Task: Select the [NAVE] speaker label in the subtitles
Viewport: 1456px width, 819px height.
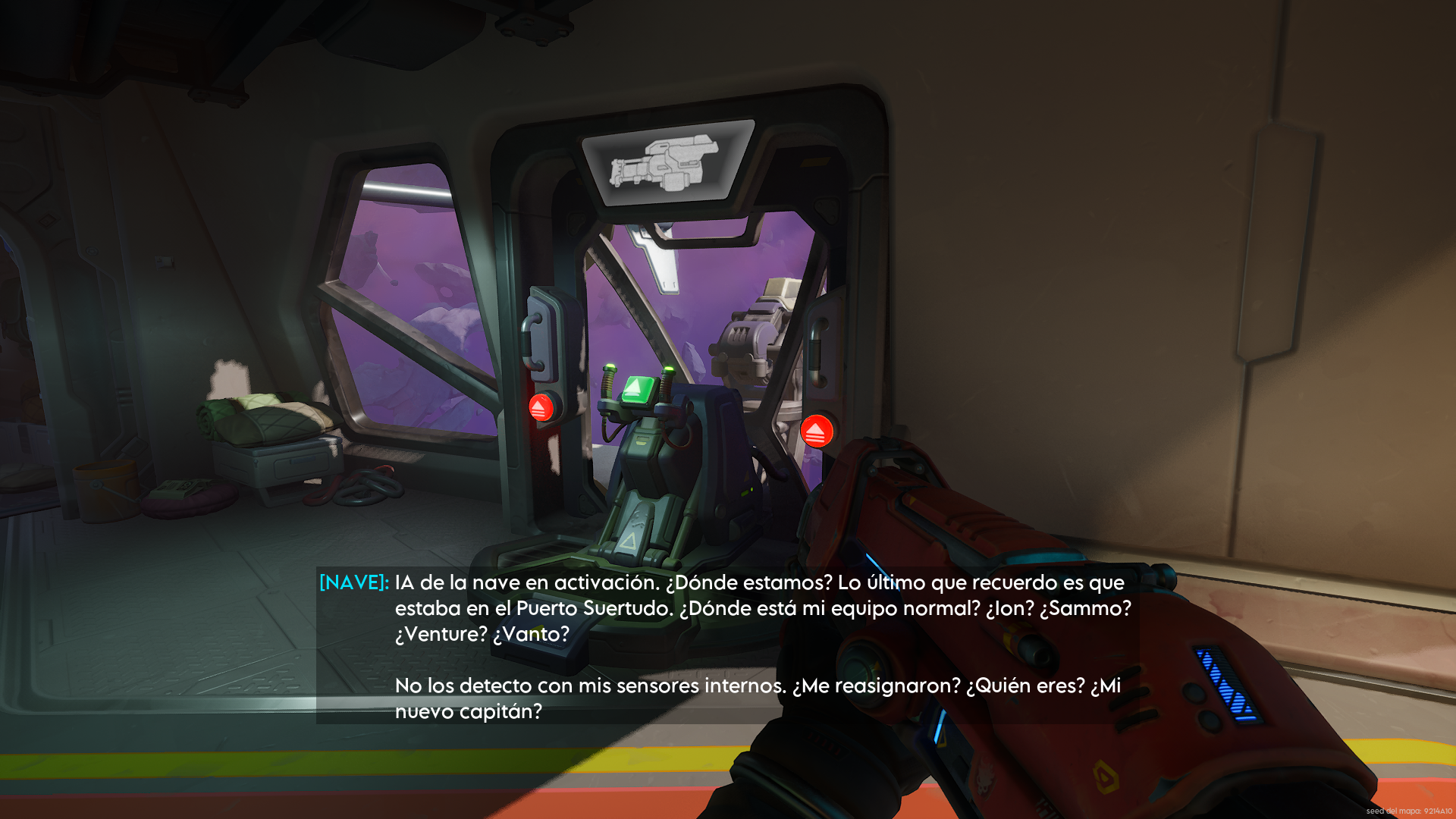Action: 353,582
